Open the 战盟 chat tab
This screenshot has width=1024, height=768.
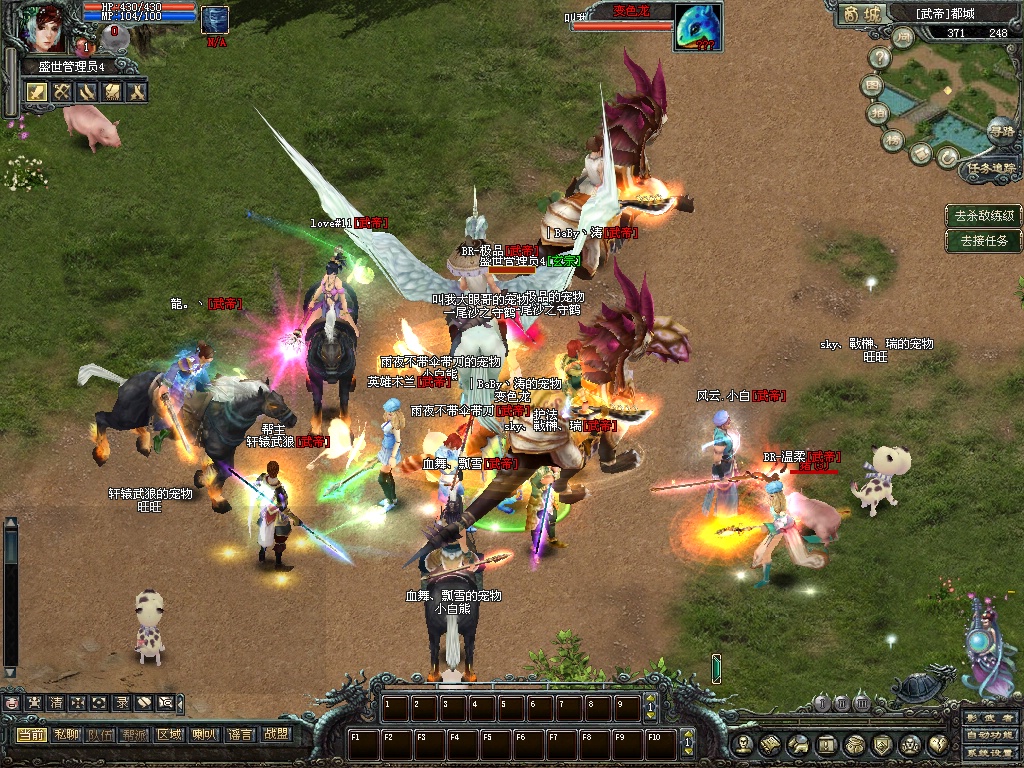275,734
